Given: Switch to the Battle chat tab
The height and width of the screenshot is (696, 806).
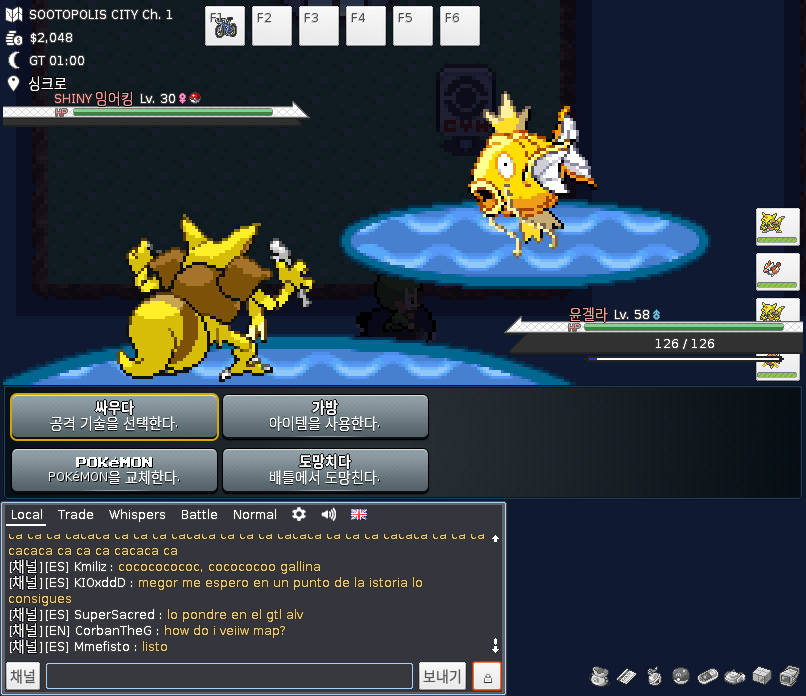Looking at the screenshot, I should pos(199,515).
